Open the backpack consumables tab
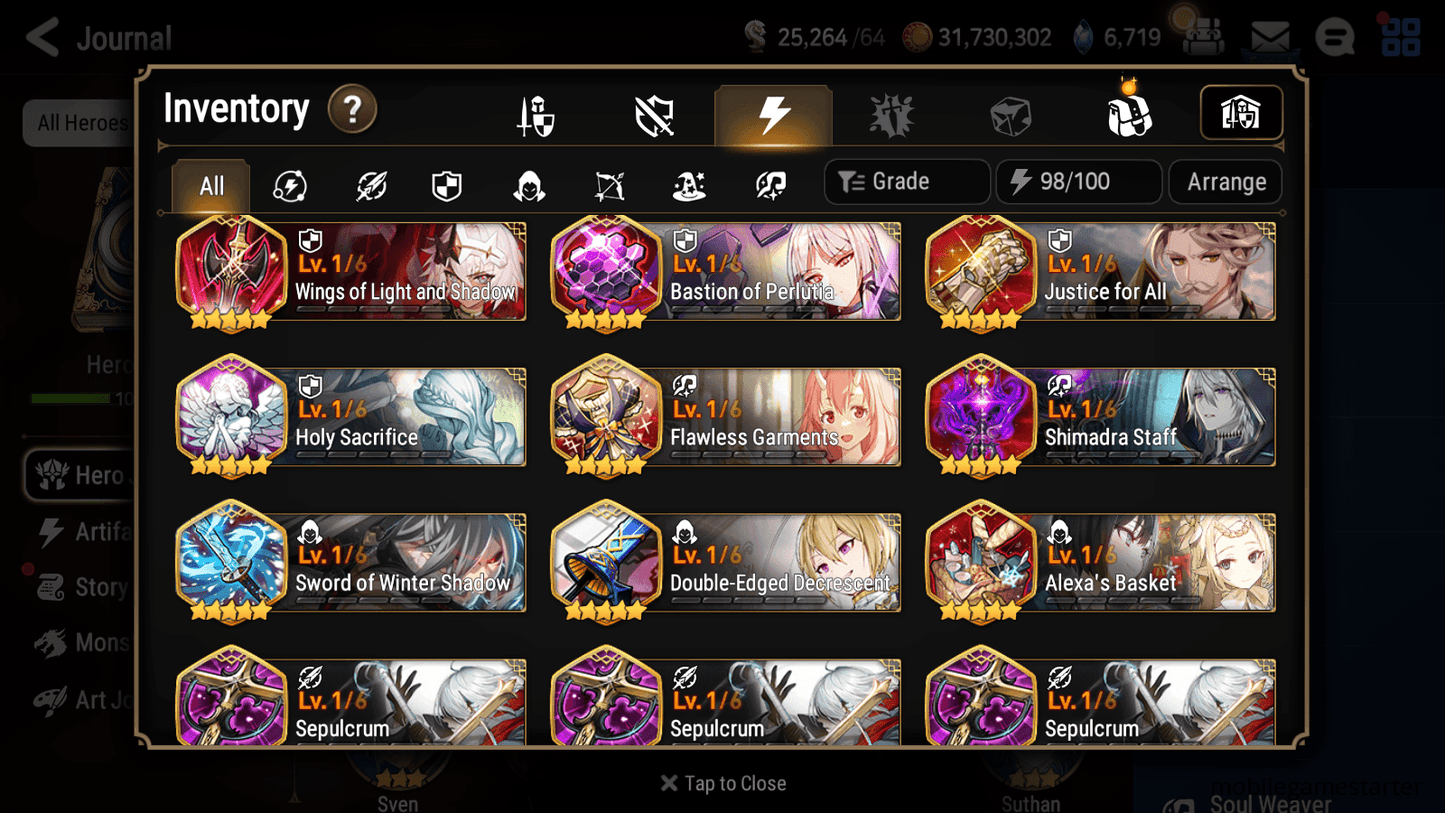 point(1128,113)
